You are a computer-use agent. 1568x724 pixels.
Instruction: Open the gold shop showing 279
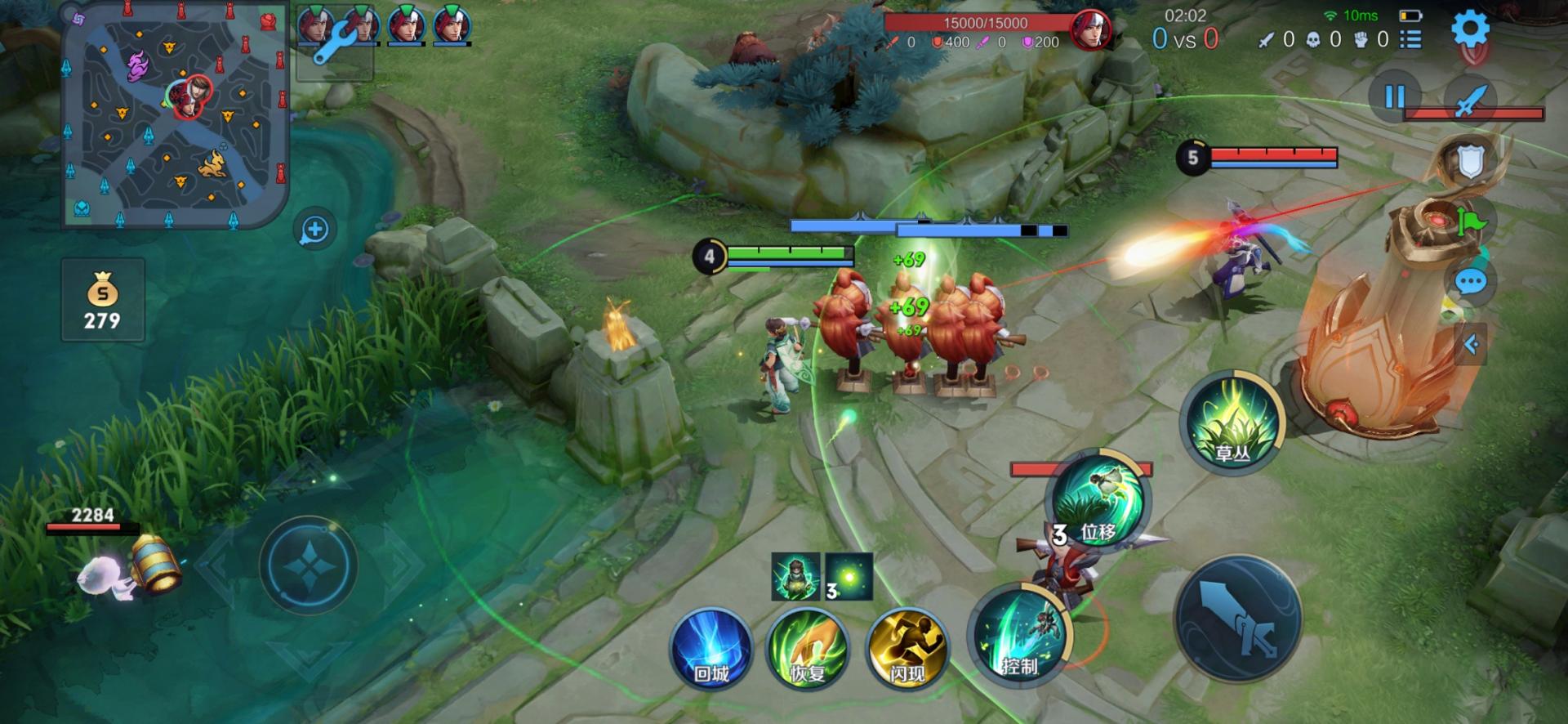point(102,299)
